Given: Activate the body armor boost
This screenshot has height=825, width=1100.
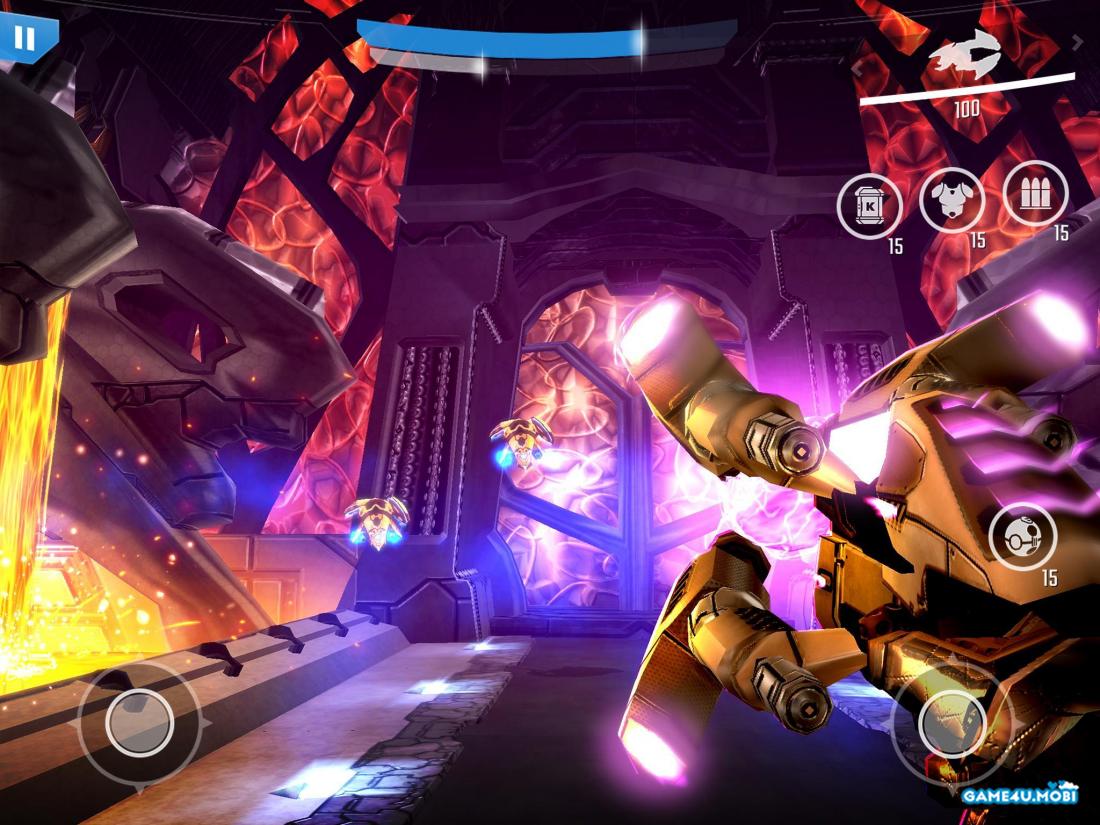Looking at the screenshot, I should (x=952, y=199).
